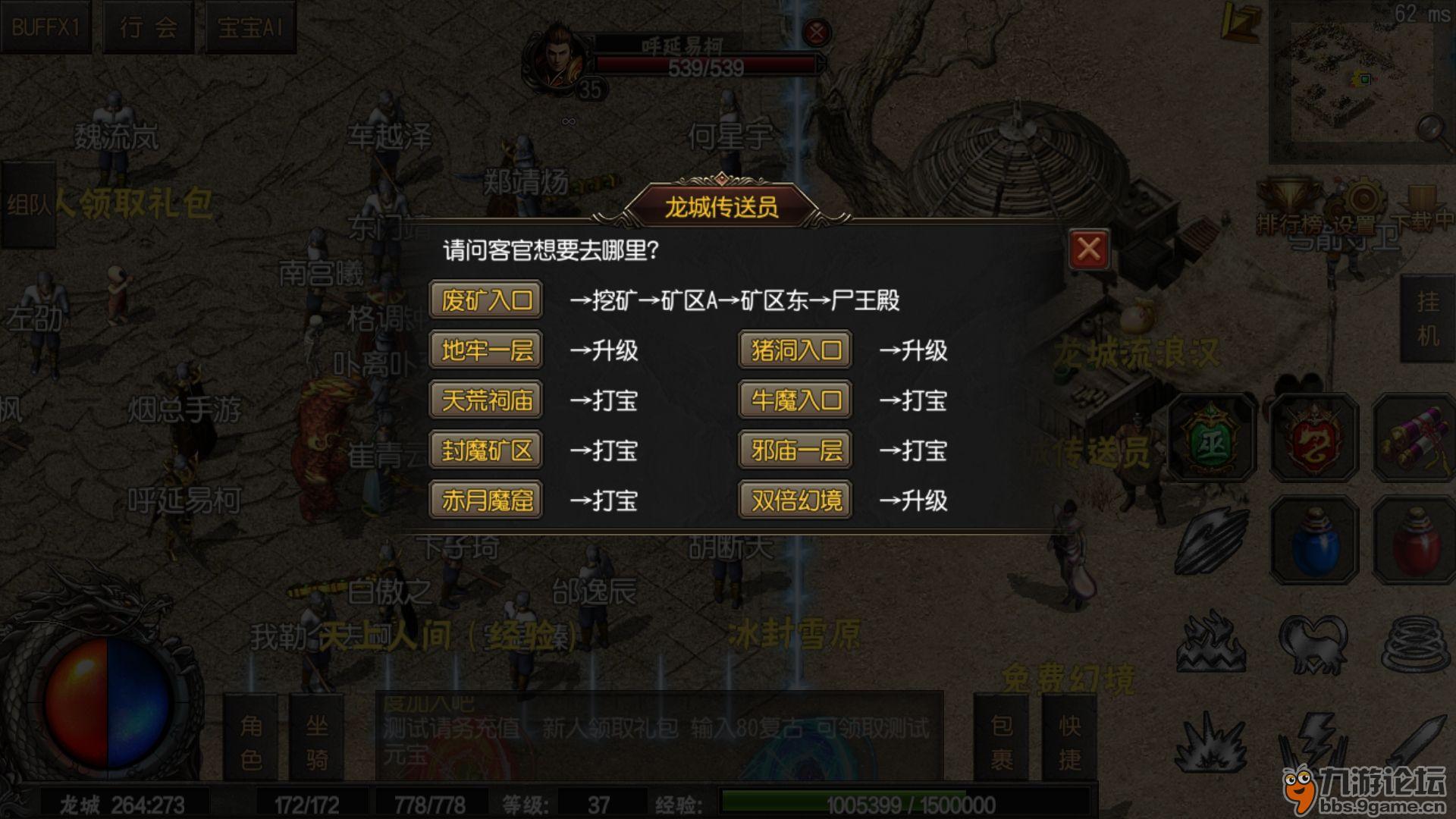Teleport via the 废矿入口 button
Image resolution: width=1456 pixels, height=819 pixels.
[485, 299]
